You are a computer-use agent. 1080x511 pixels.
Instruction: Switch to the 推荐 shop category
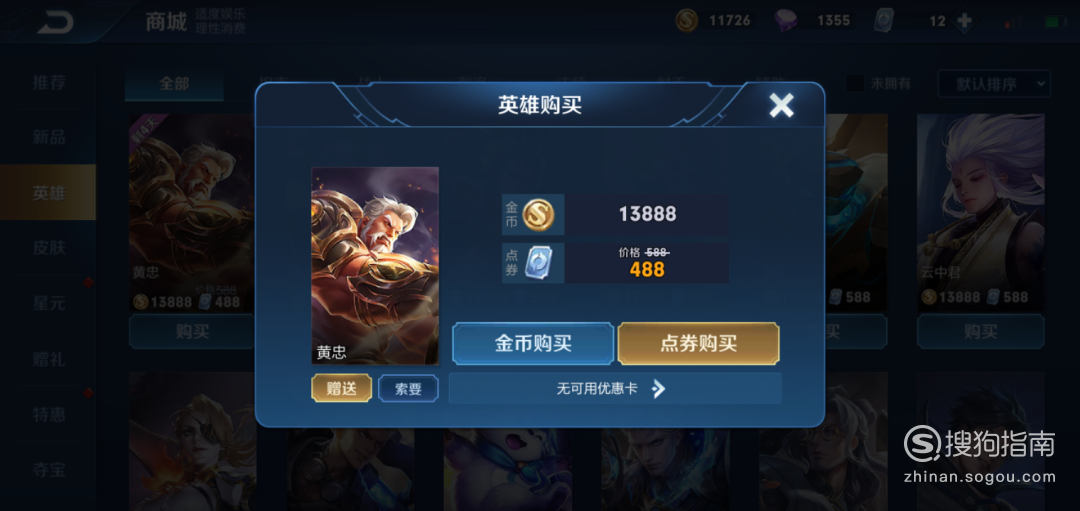(x=48, y=82)
